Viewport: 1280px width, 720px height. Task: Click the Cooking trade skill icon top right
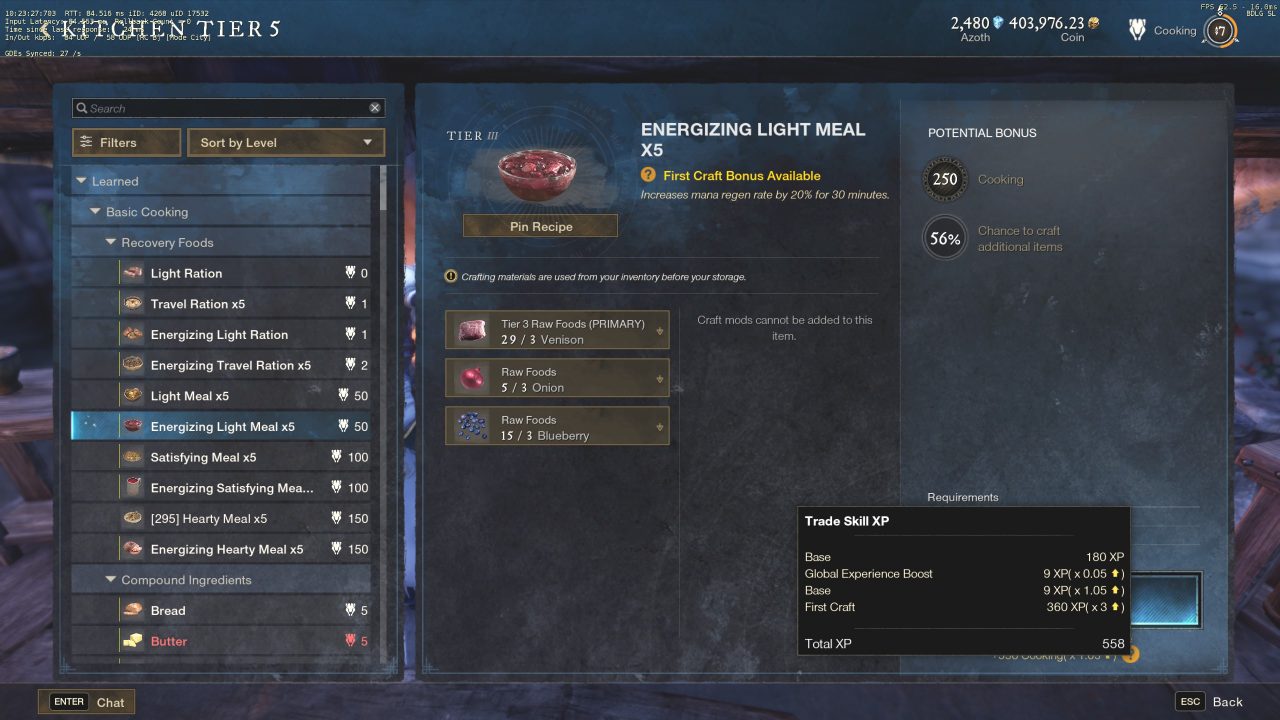pos(1137,30)
